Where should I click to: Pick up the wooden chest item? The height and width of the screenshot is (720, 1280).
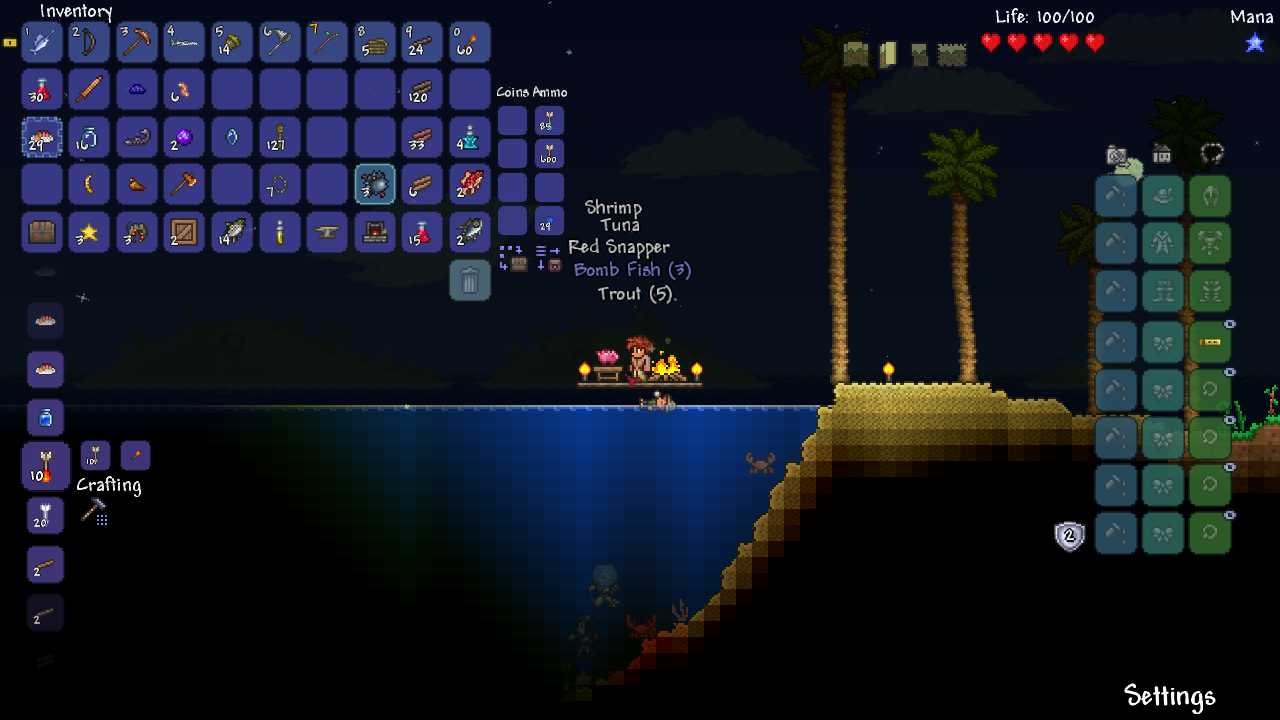(42, 232)
